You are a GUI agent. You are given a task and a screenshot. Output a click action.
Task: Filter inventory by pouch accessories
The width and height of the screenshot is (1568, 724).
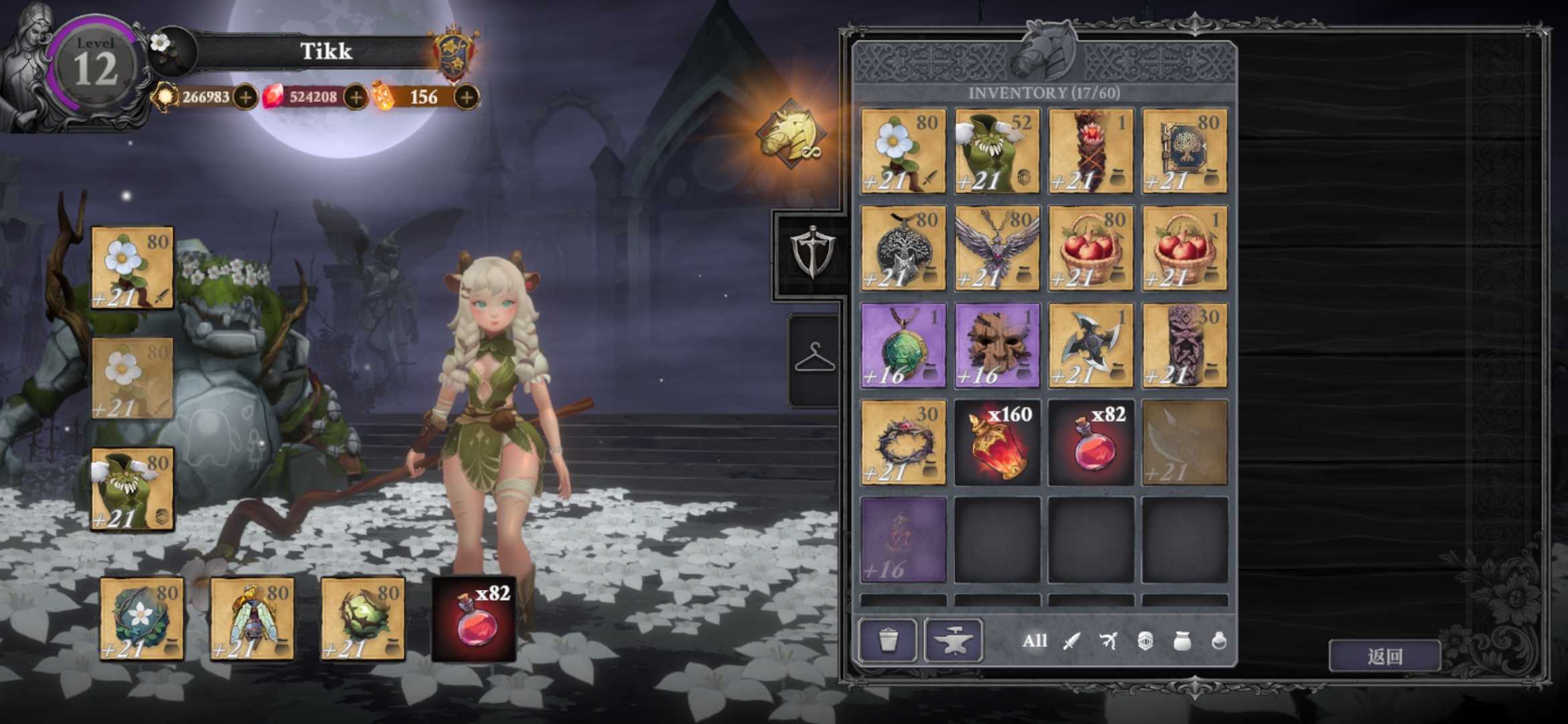(1182, 642)
